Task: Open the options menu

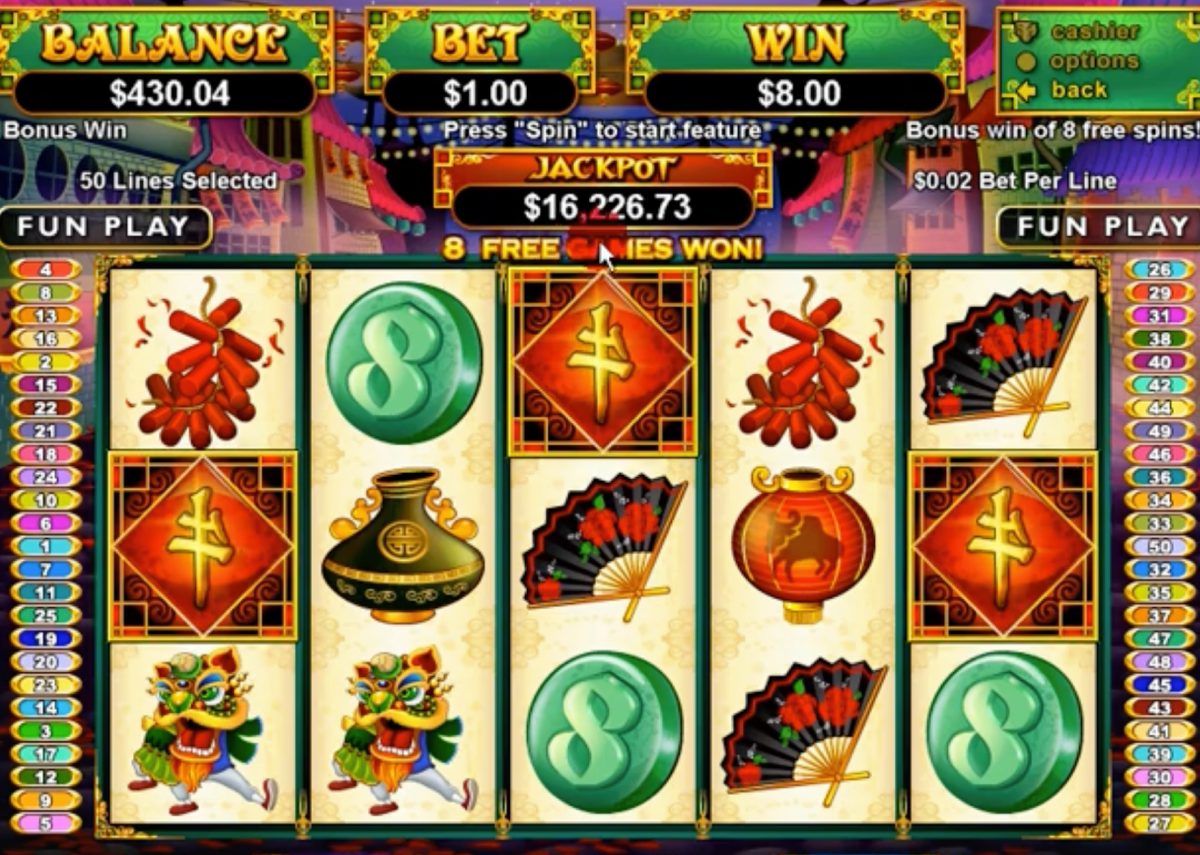Action: point(1093,61)
